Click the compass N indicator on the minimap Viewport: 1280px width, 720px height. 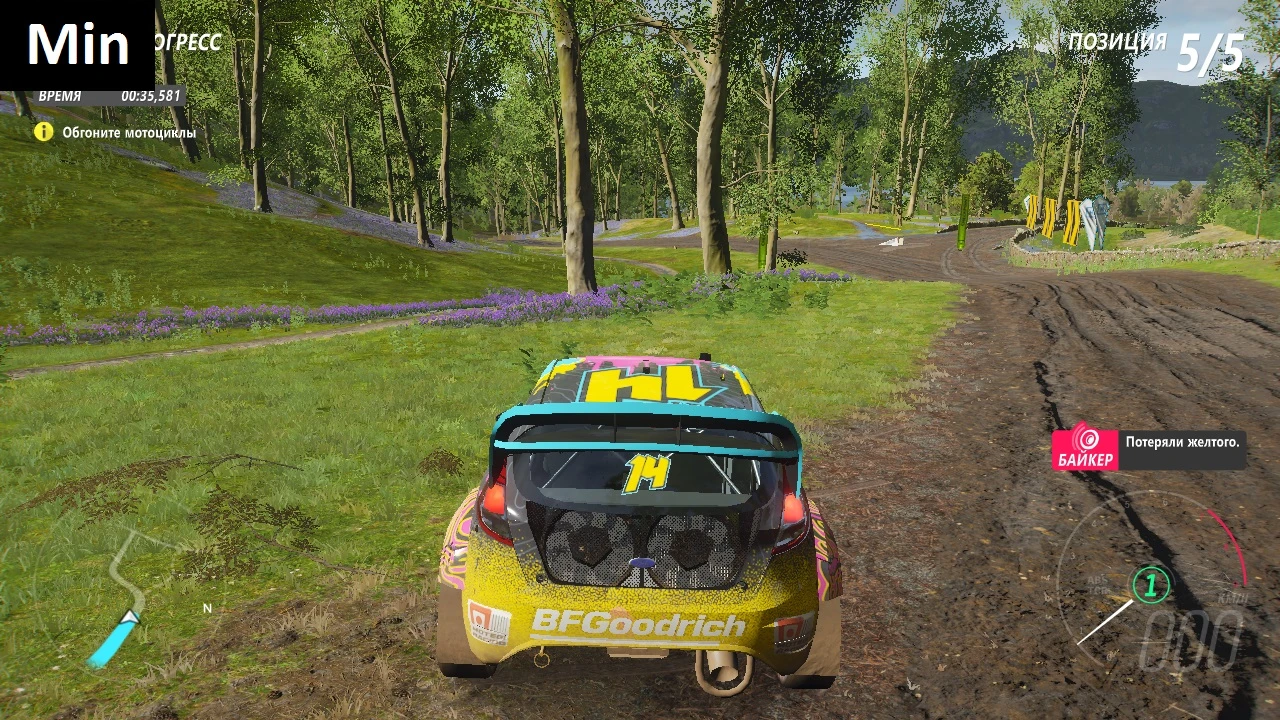(207, 608)
